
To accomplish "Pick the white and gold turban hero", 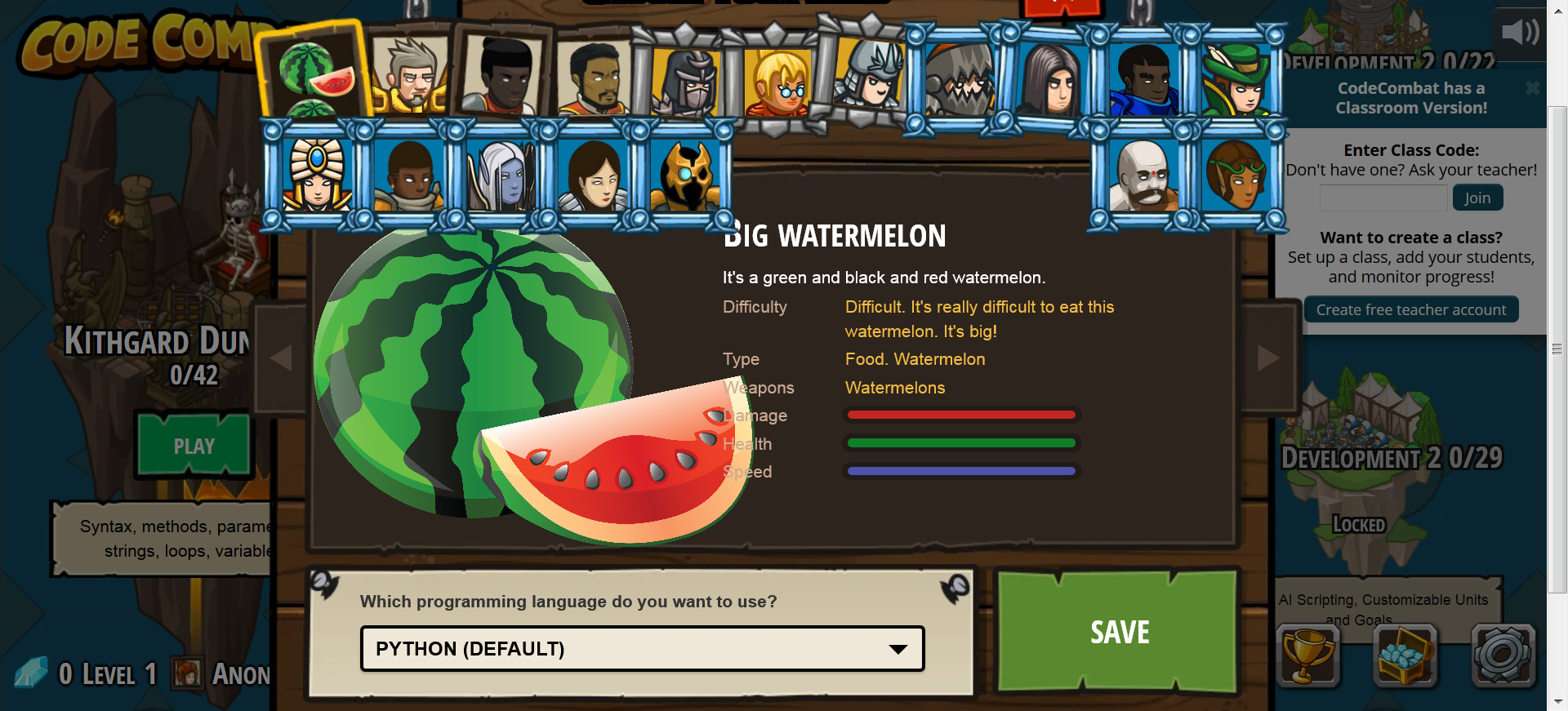I will (x=317, y=176).
